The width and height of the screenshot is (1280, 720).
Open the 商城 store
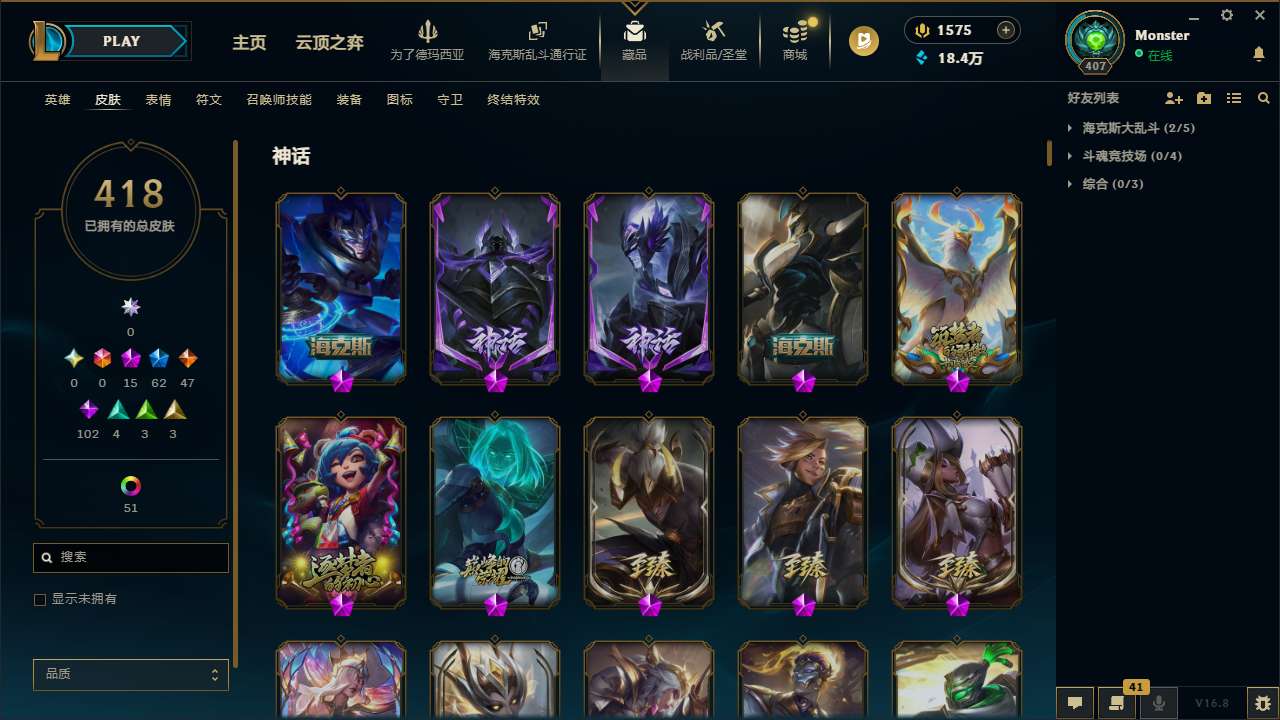795,40
